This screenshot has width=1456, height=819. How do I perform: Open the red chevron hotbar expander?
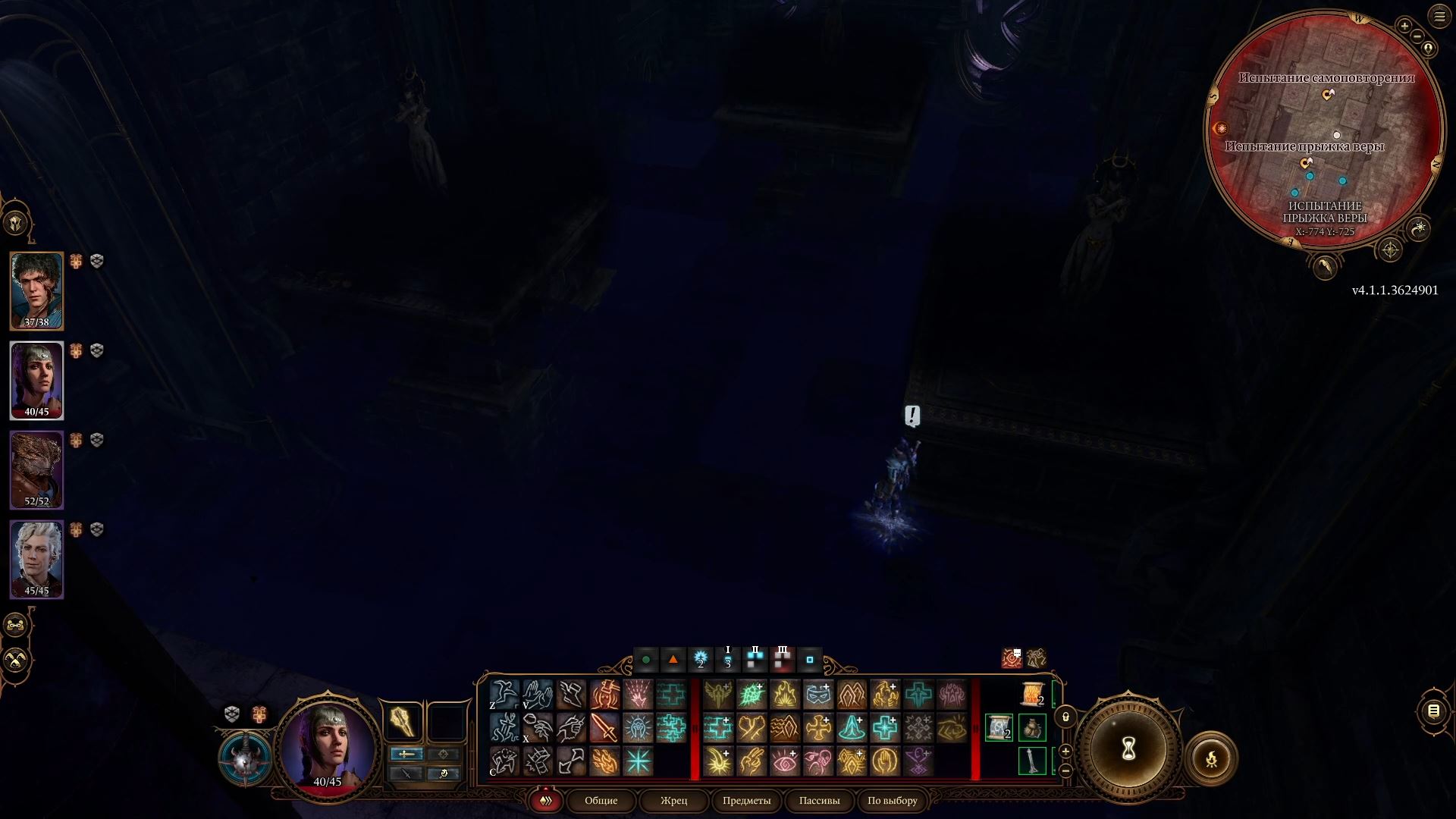click(546, 800)
